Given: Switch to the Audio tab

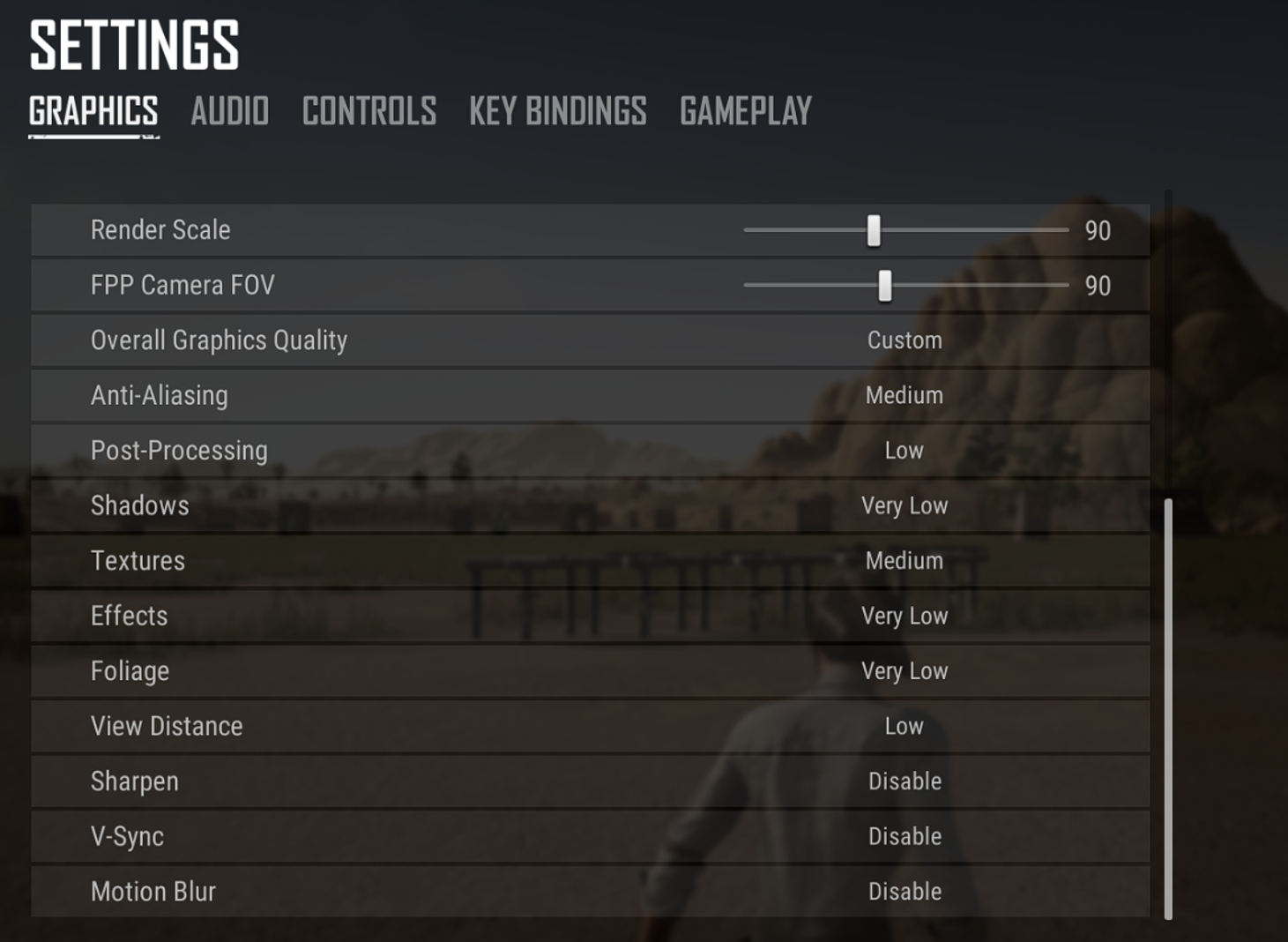Looking at the screenshot, I should coord(229,111).
